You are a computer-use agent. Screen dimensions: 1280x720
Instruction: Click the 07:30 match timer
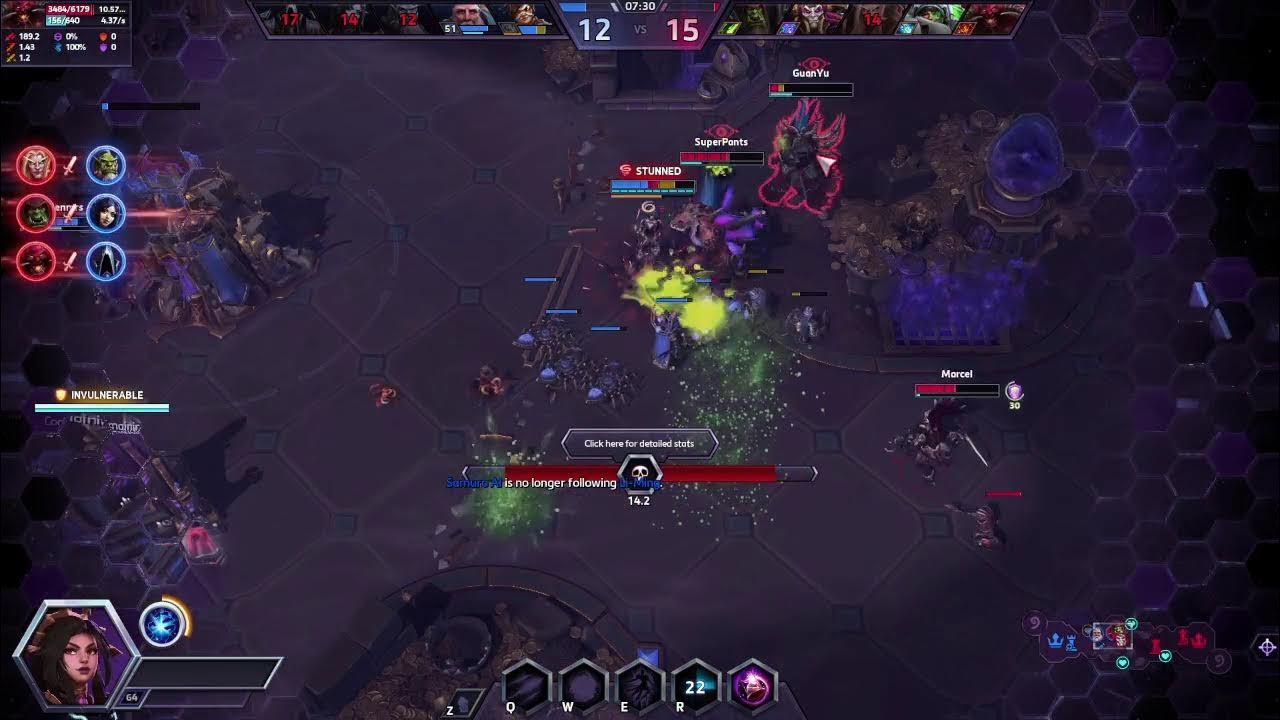pos(639,9)
